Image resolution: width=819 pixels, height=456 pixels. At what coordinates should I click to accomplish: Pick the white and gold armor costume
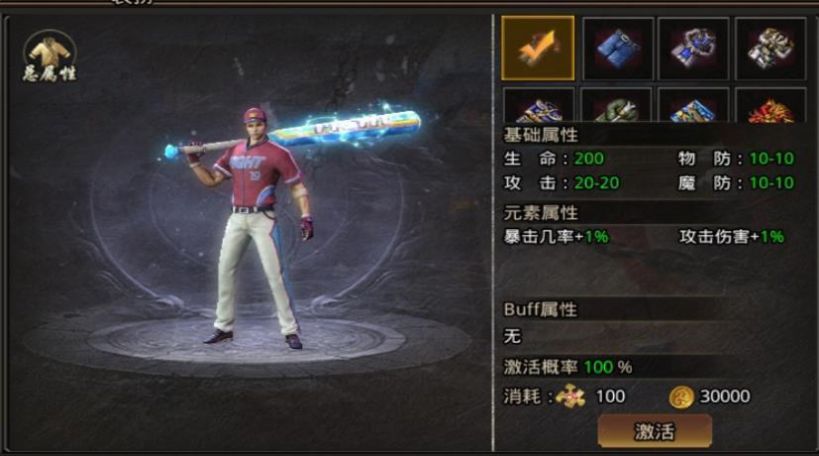[x=770, y=47]
